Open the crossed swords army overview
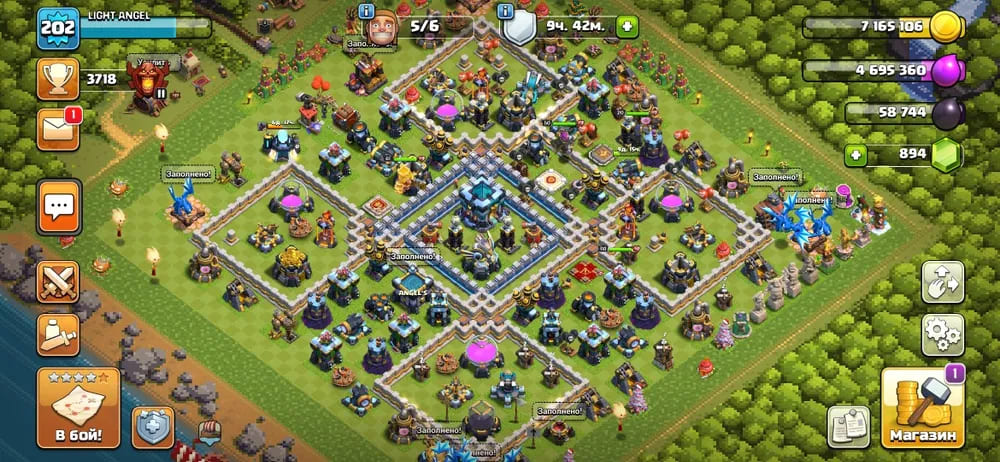 pos(58,281)
